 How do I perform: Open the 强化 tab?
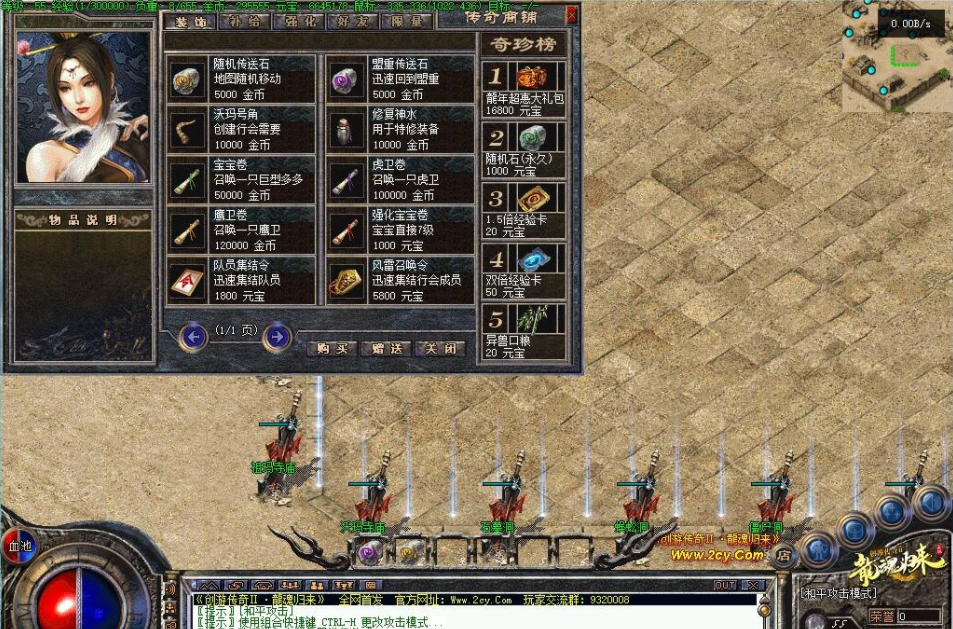[298, 20]
